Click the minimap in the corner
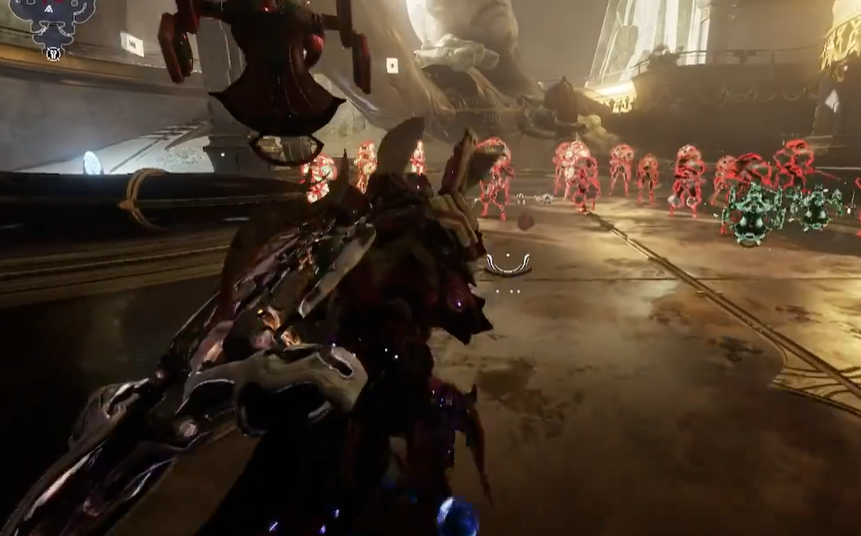This screenshot has width=861, height=536. (52, 17)
